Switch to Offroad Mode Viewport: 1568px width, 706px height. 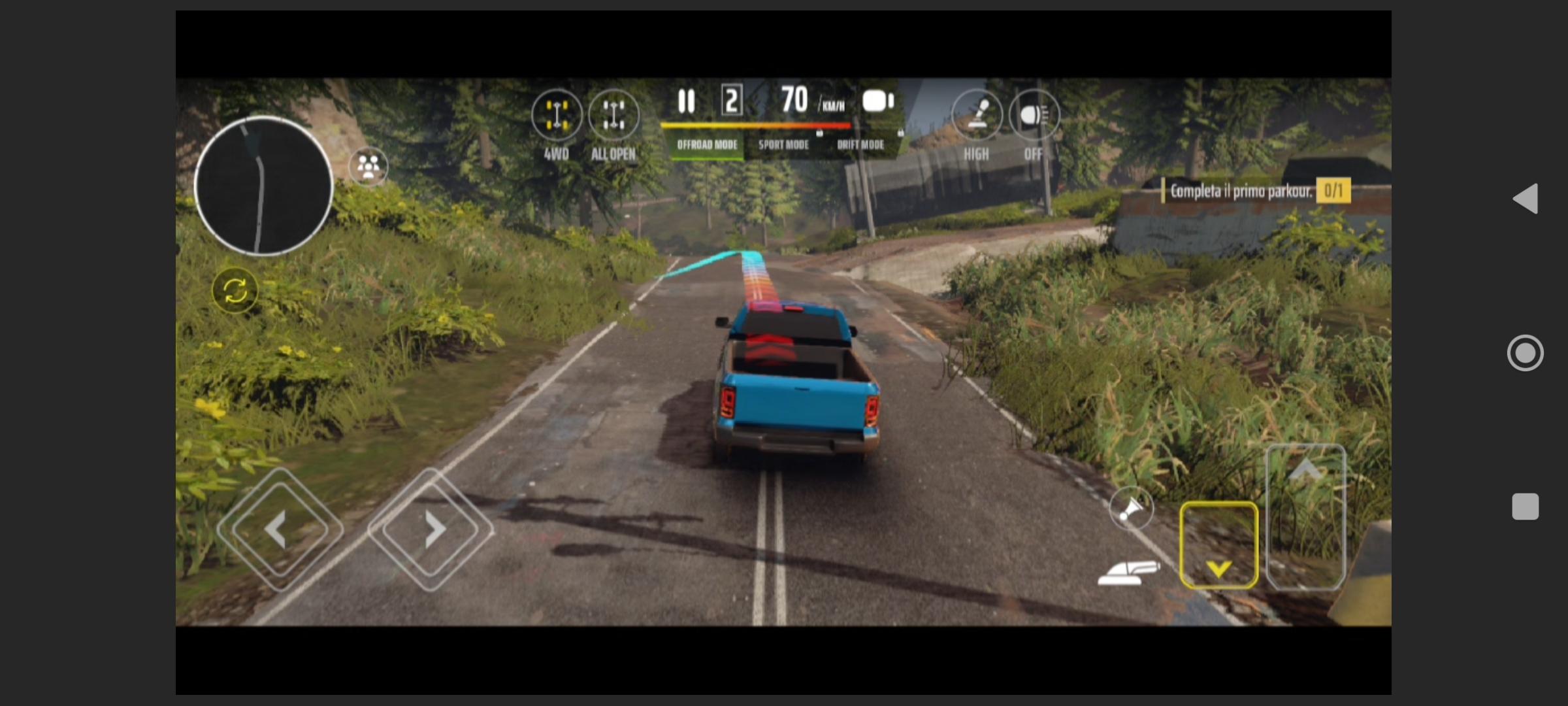point(707,144)
